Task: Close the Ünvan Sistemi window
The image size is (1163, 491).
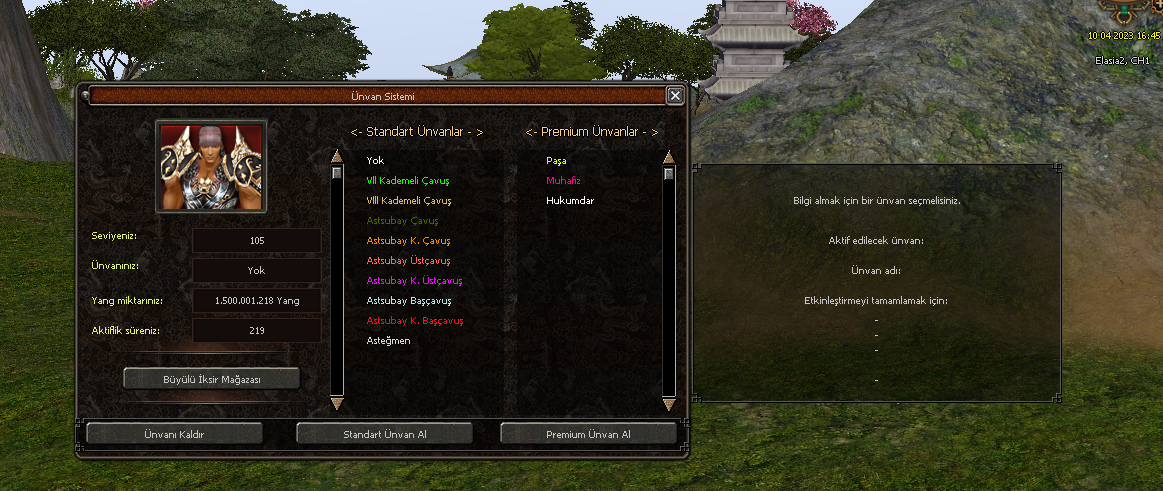Action: [675, 96]
